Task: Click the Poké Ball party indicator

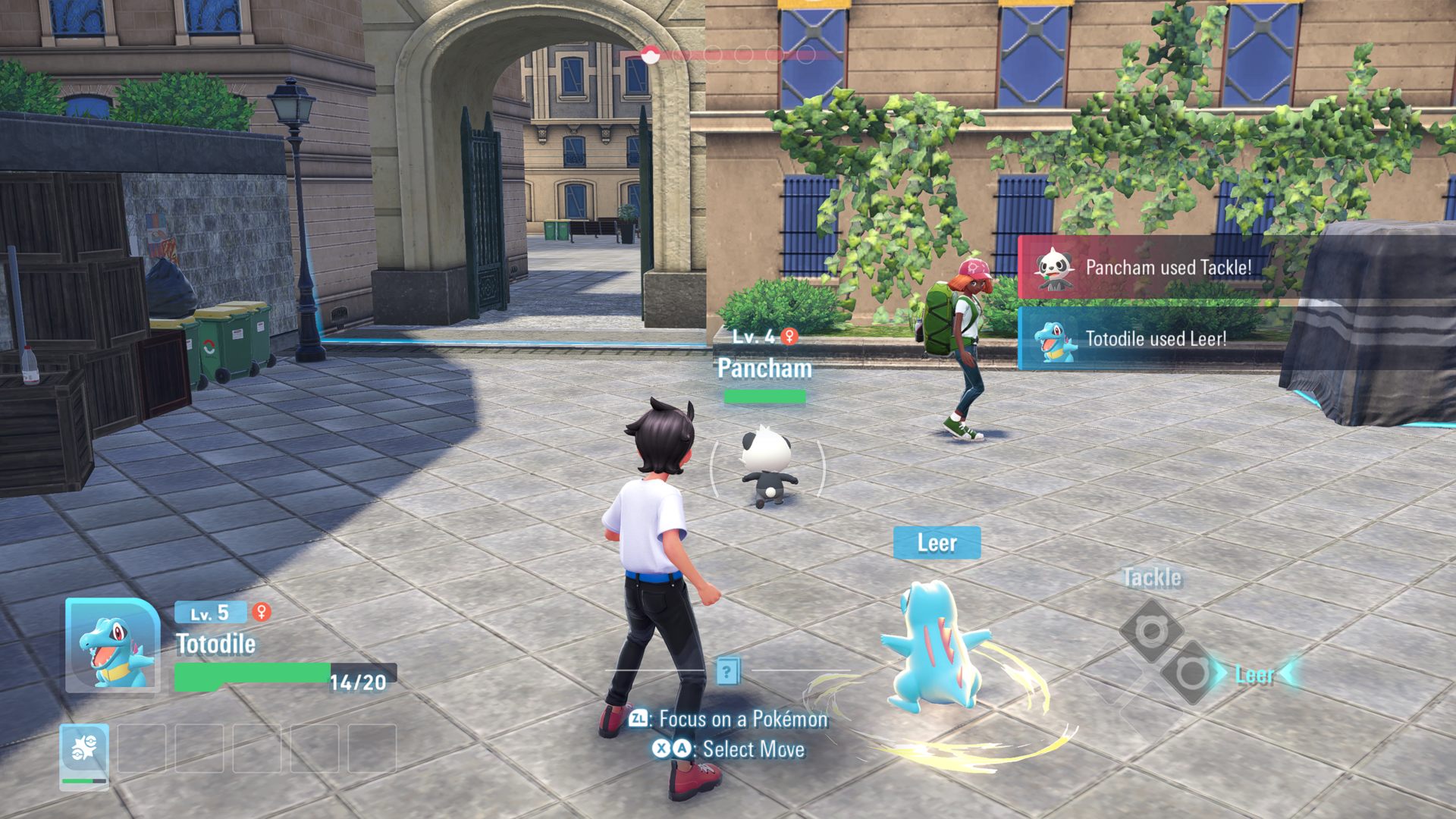Action: coord(649,55)
